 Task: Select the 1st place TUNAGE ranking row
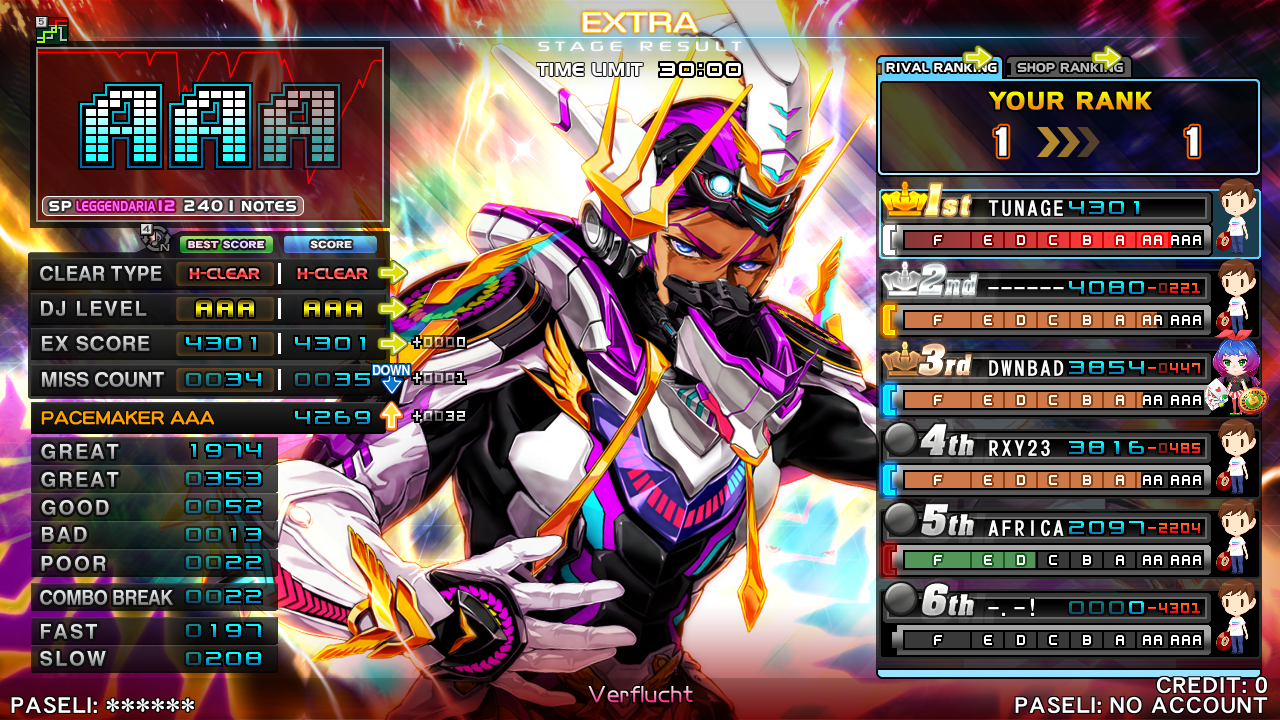tap(1045, 223)
